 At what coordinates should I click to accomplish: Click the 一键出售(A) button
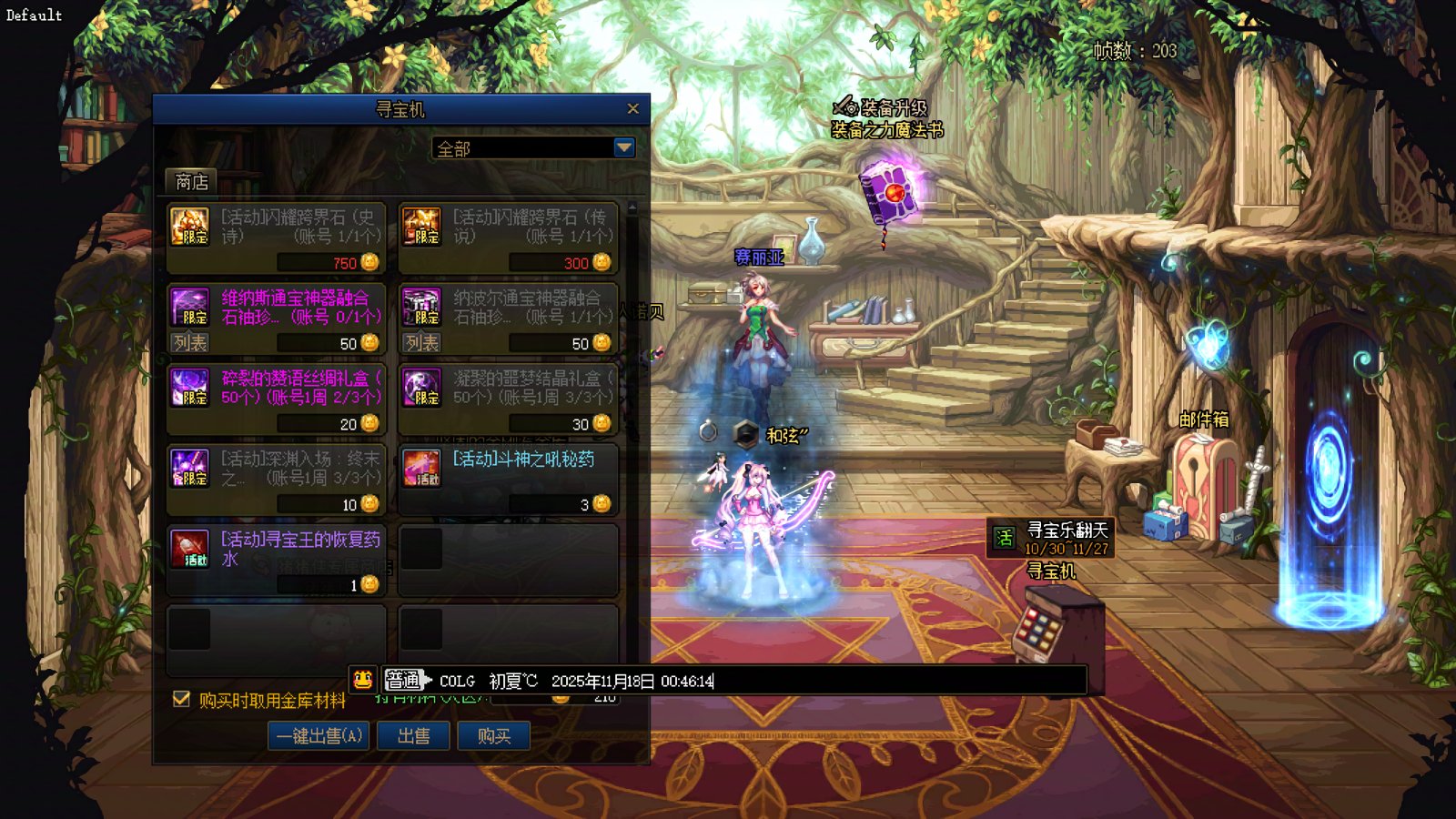tap(318, 735)
